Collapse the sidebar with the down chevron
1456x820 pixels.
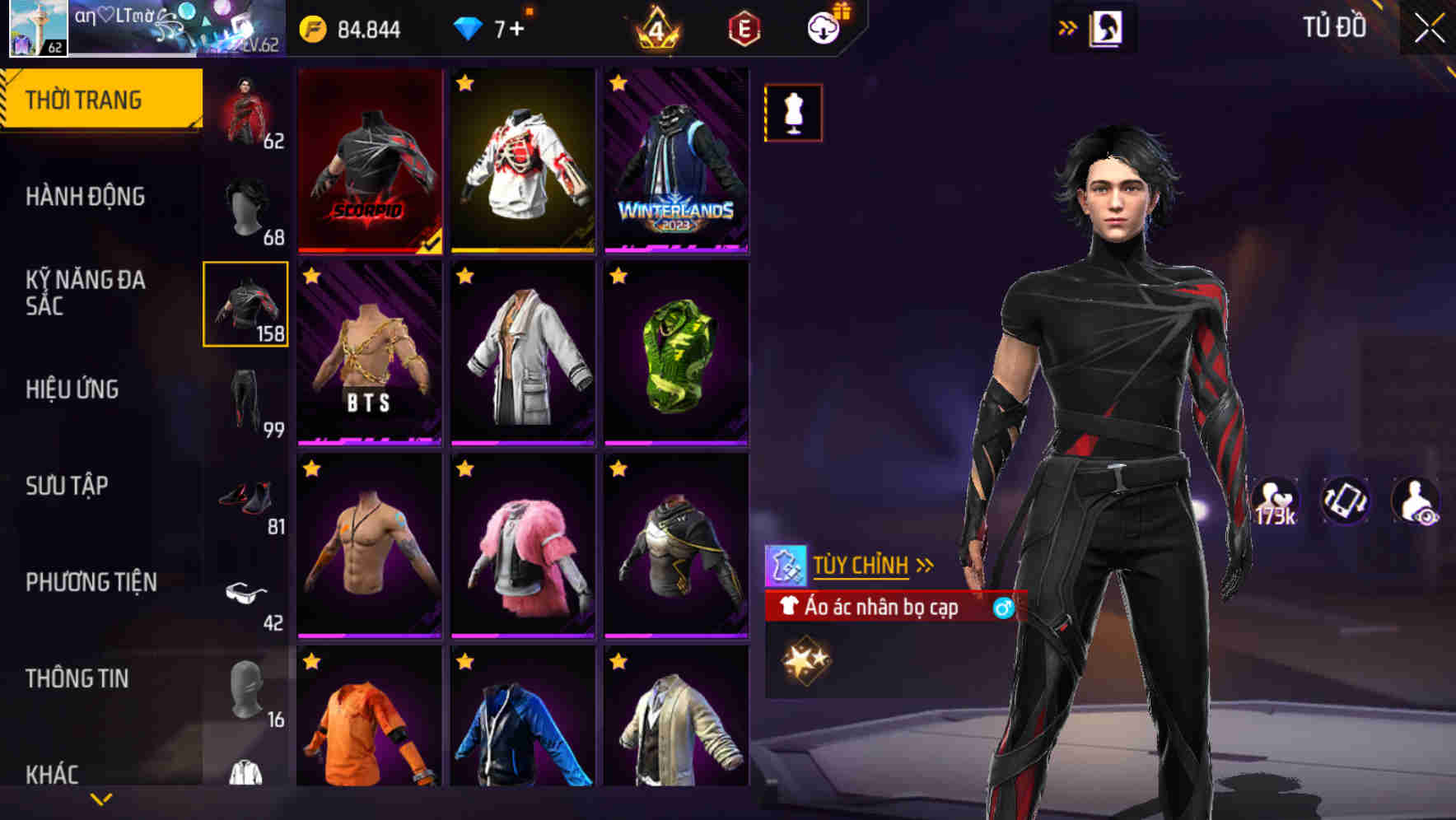pyautogui.click(x=101, y=797)
